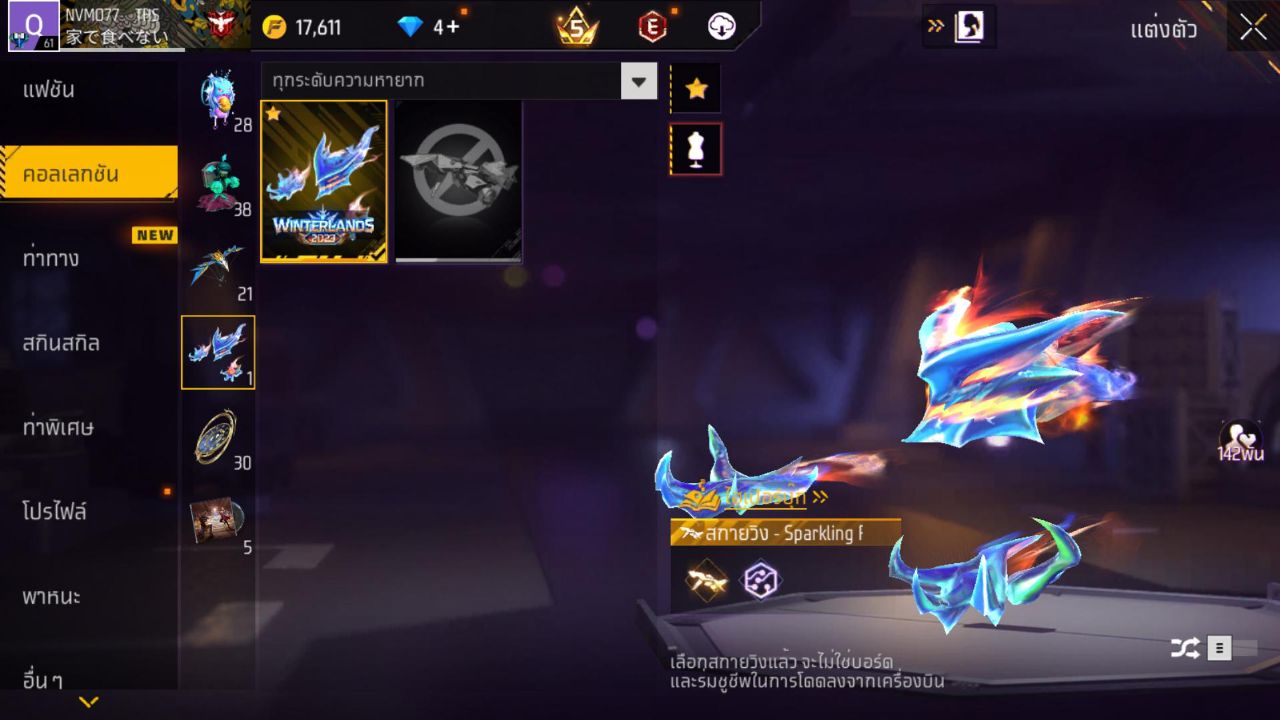Viewport: 1280px width, 720px height.
Task: Expand the item name with the >> arrow
Action: point(819,497)
